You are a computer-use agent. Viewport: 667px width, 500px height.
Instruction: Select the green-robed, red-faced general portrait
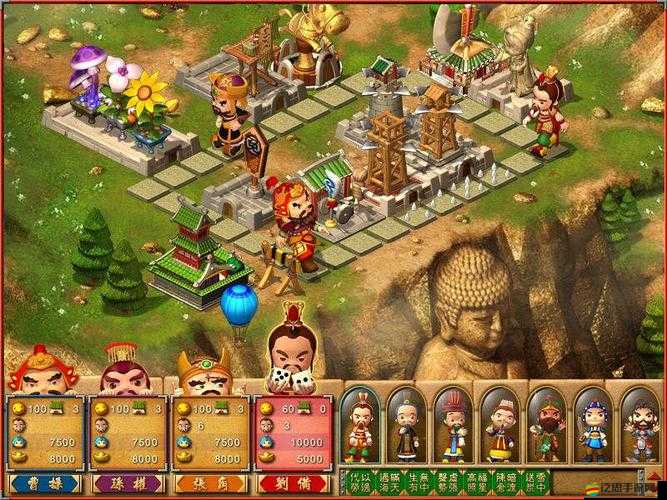(x=546, y=425)
